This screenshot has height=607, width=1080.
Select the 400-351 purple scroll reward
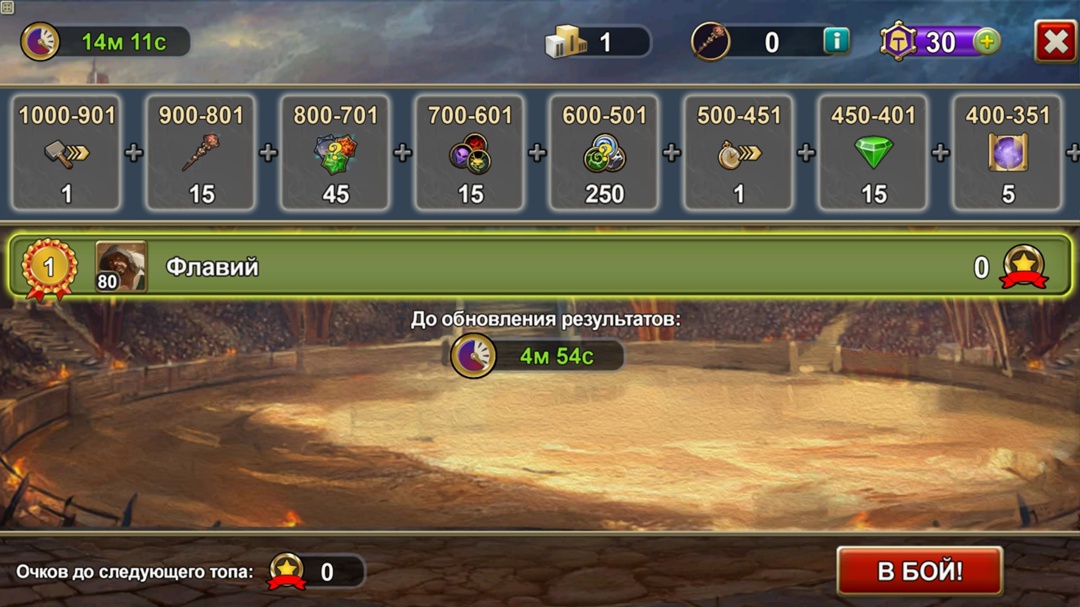pyautogui.click(x=1007, y=153)
